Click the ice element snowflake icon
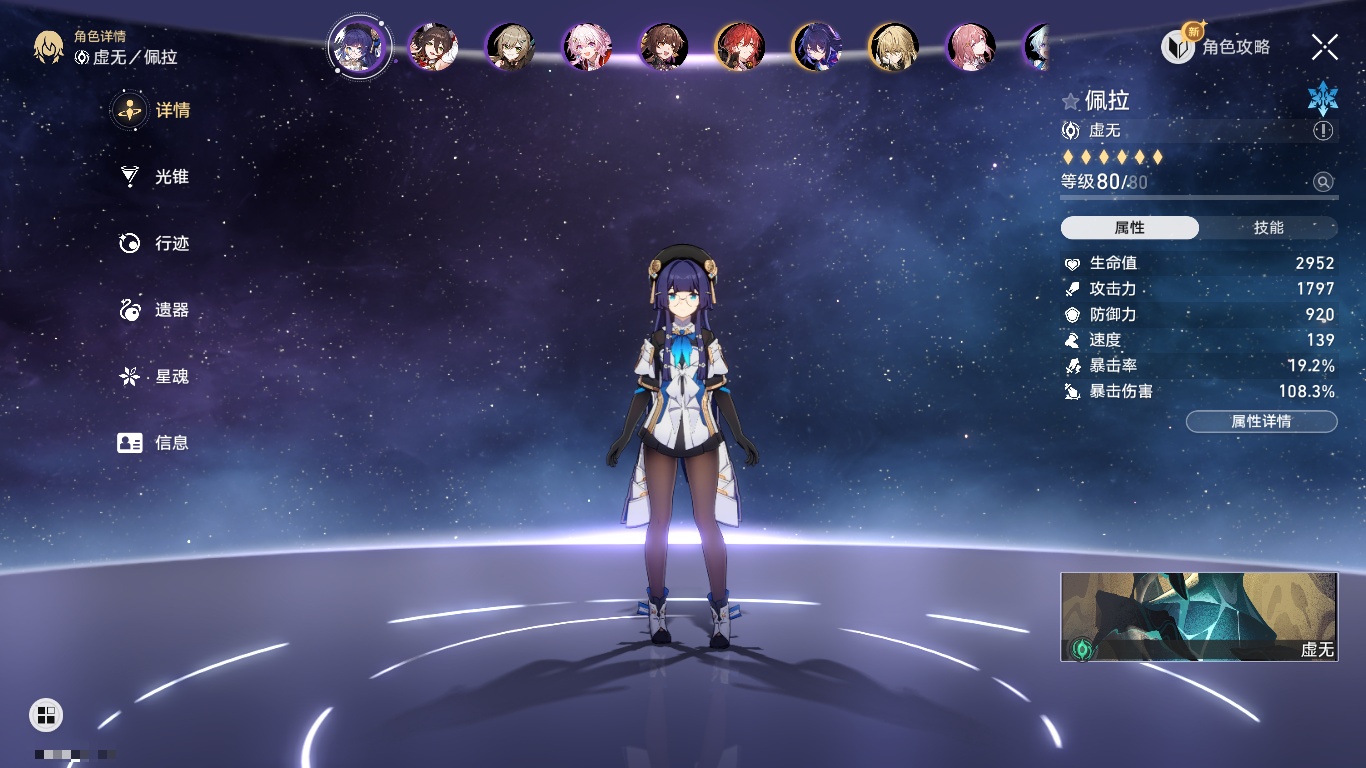Image resolution: width=1366 pixels, height=768 pixels. click(x=1323, y=98)
